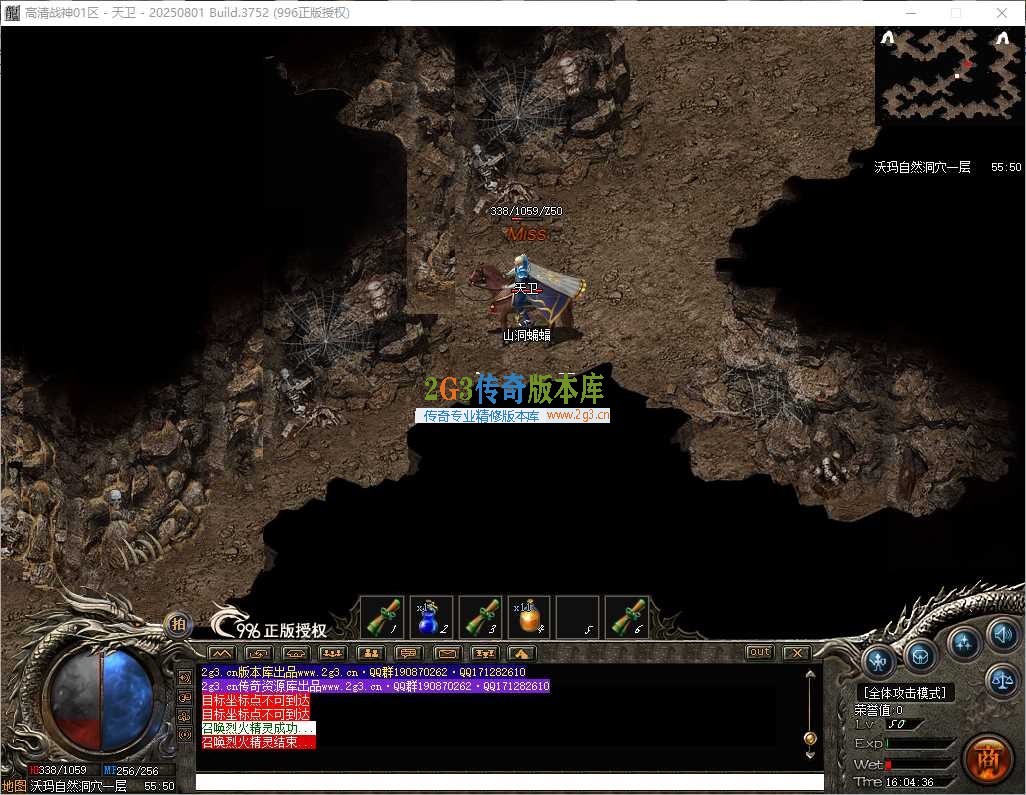Open the character status icon
1026x795 pixels.
pos(879,660)
